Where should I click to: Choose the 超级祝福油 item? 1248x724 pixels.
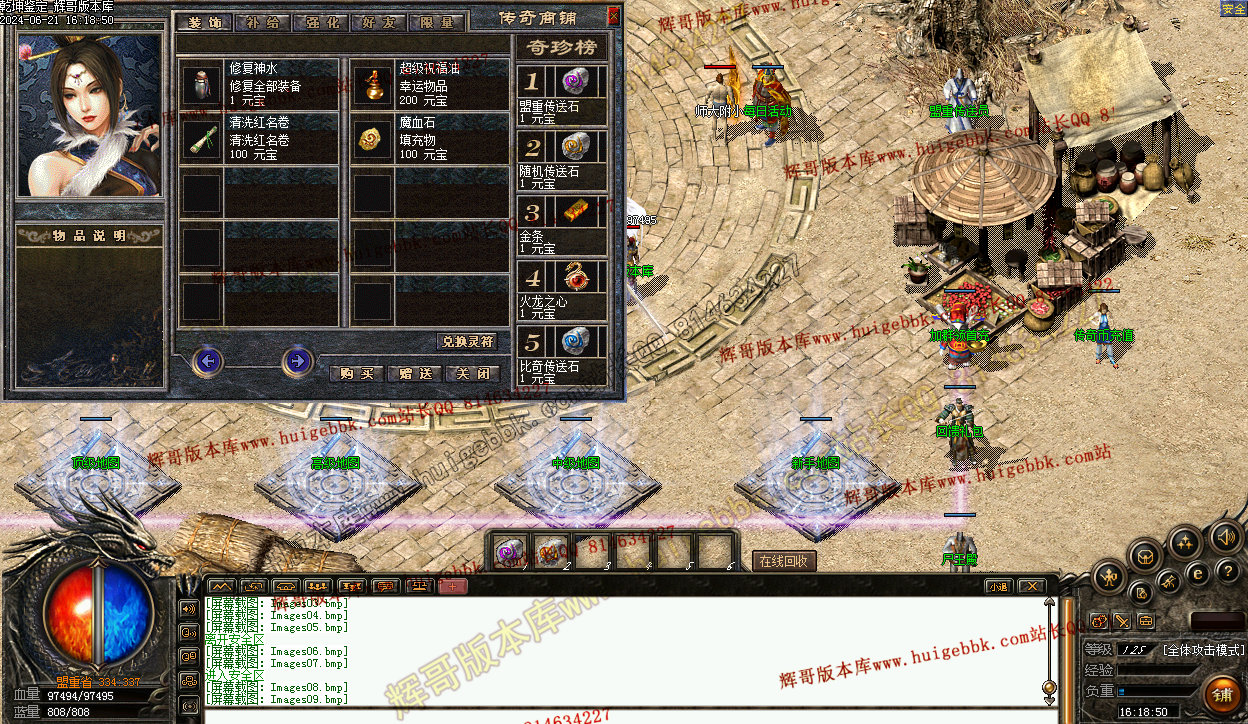click(429, 84)
